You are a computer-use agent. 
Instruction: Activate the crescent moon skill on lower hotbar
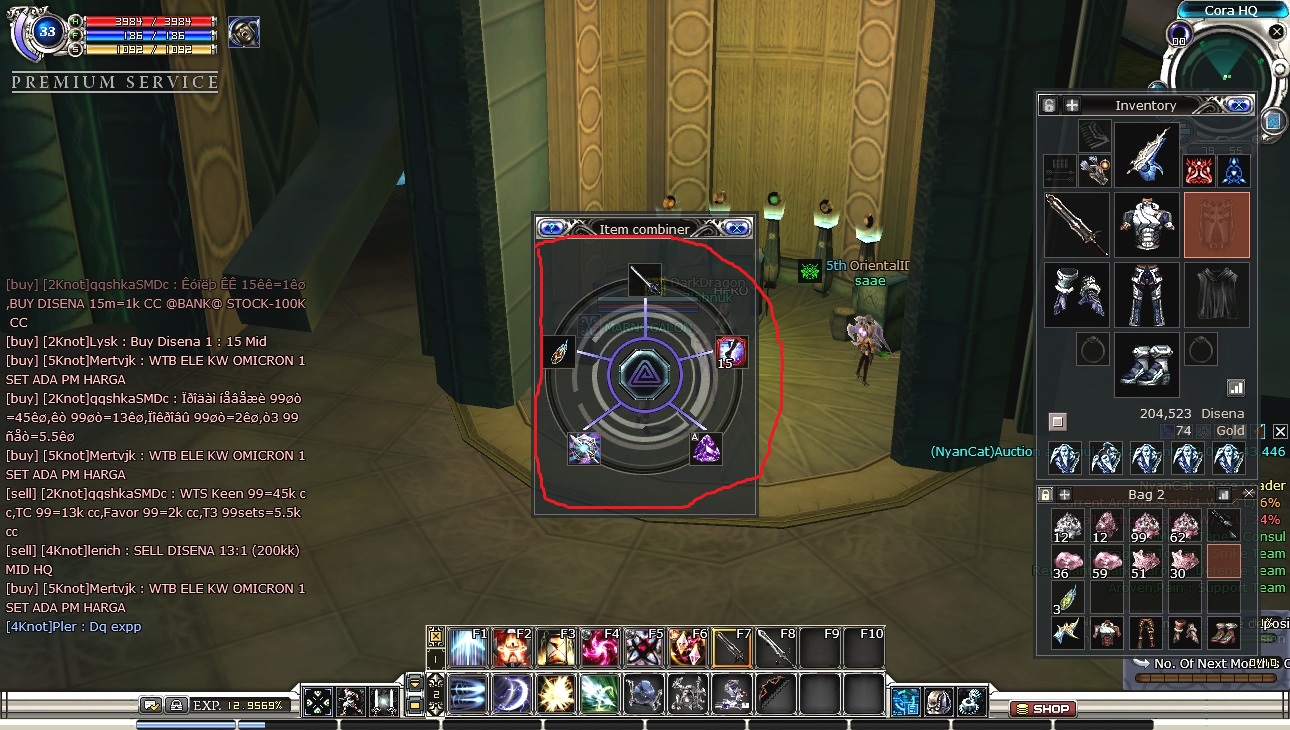pos(511,694)
